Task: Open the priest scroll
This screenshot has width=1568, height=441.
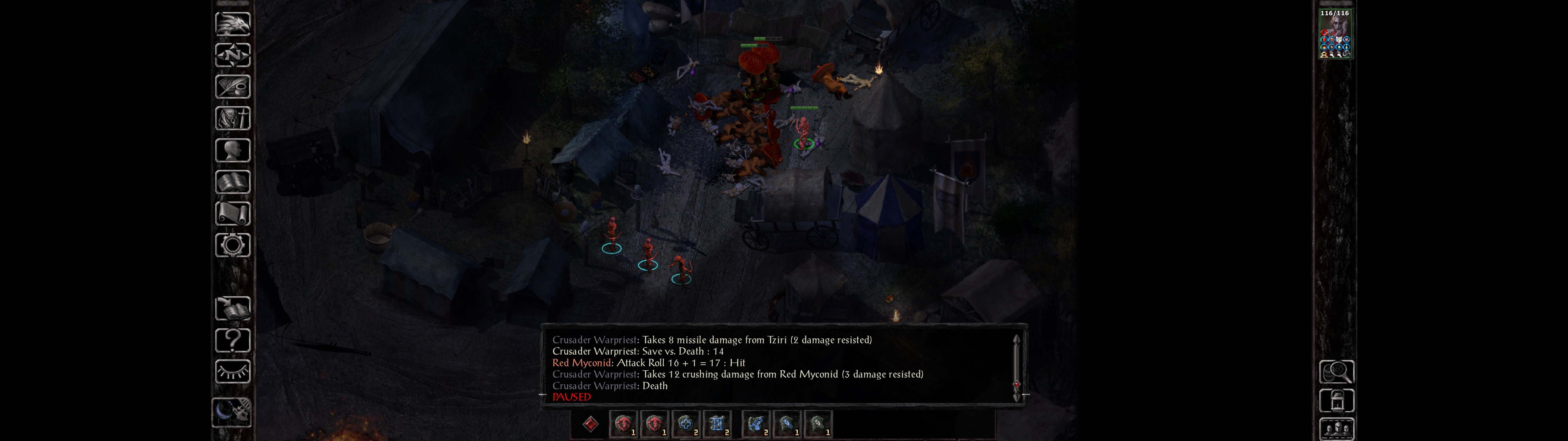Action: [x=232, y=213]
